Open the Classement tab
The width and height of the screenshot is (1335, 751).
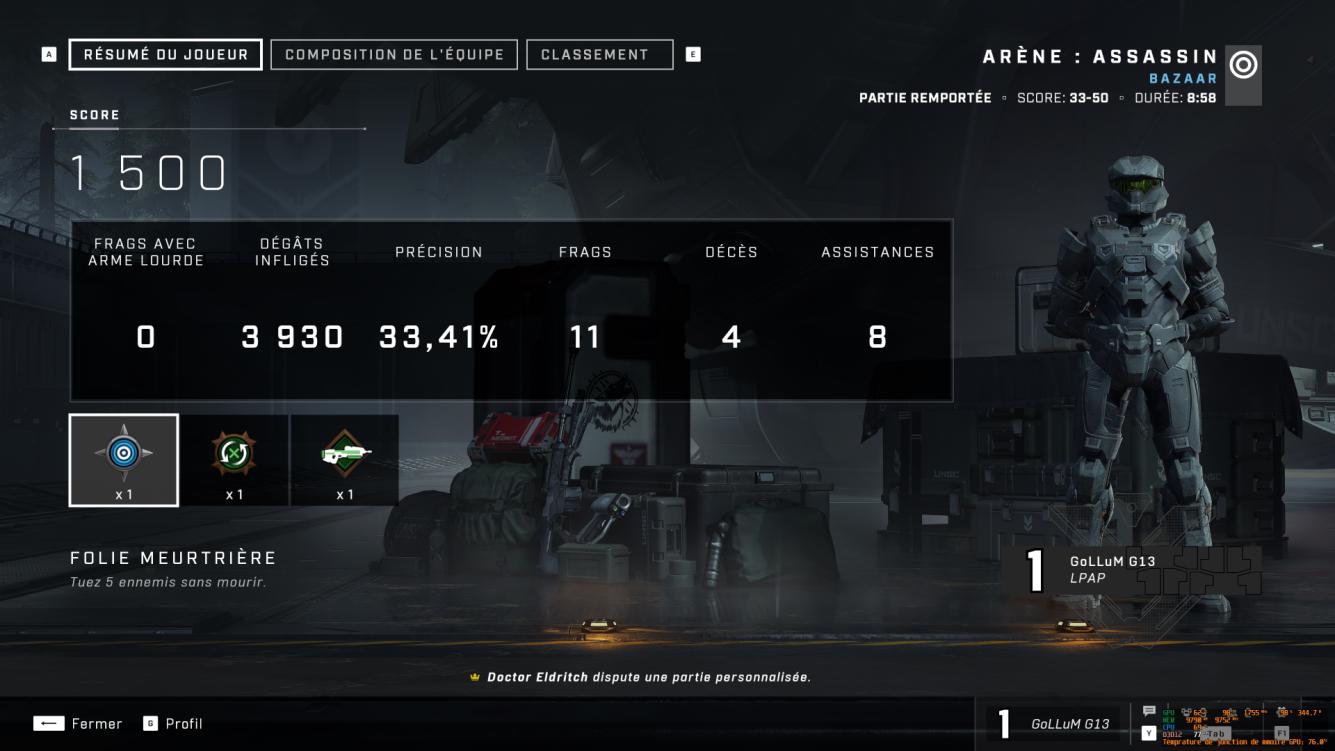tap(599, 54)
